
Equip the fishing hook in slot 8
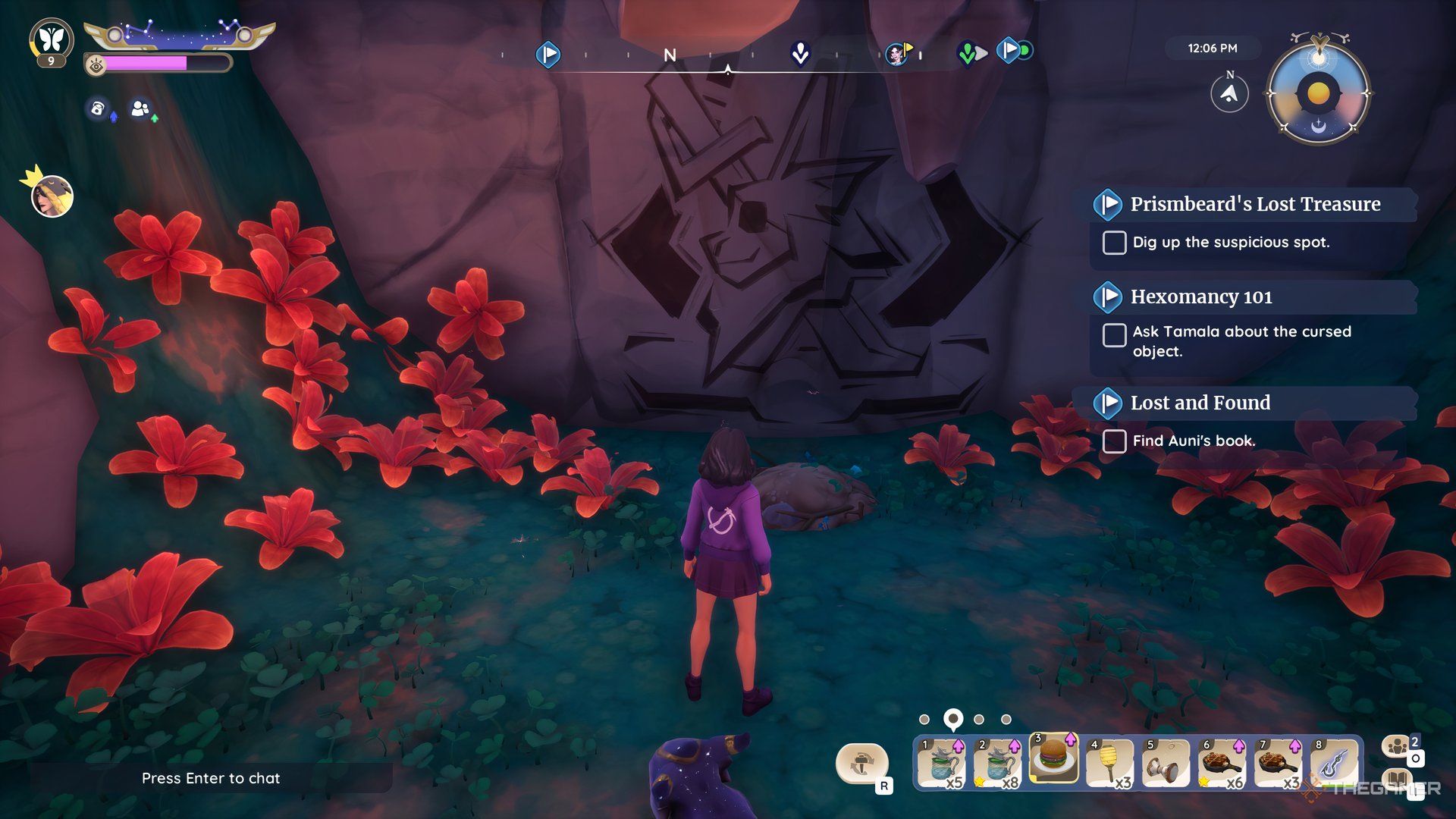point(1333,764)
